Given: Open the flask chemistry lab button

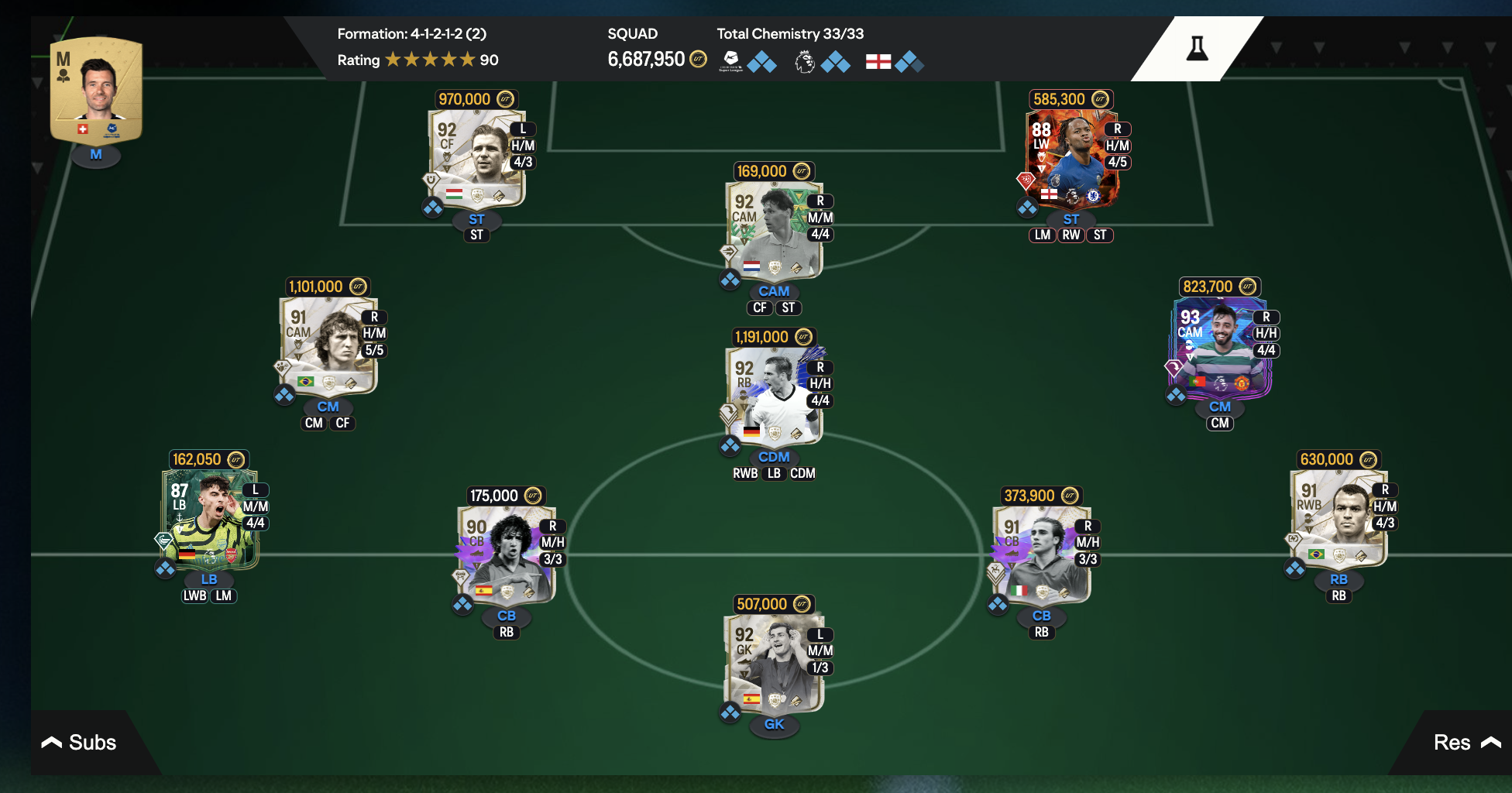Looking at the screenshot, I should point(1197,49).
